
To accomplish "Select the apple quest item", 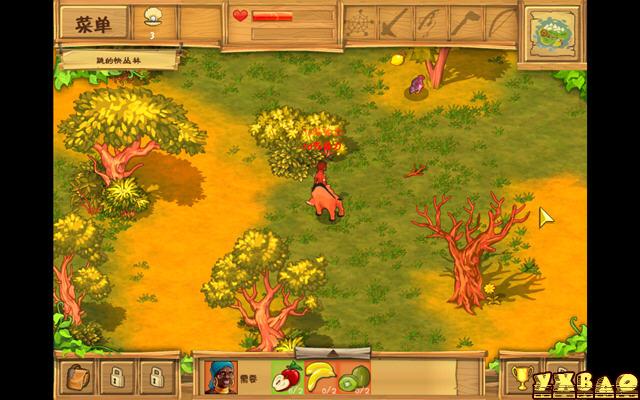I will click(287, 377).
